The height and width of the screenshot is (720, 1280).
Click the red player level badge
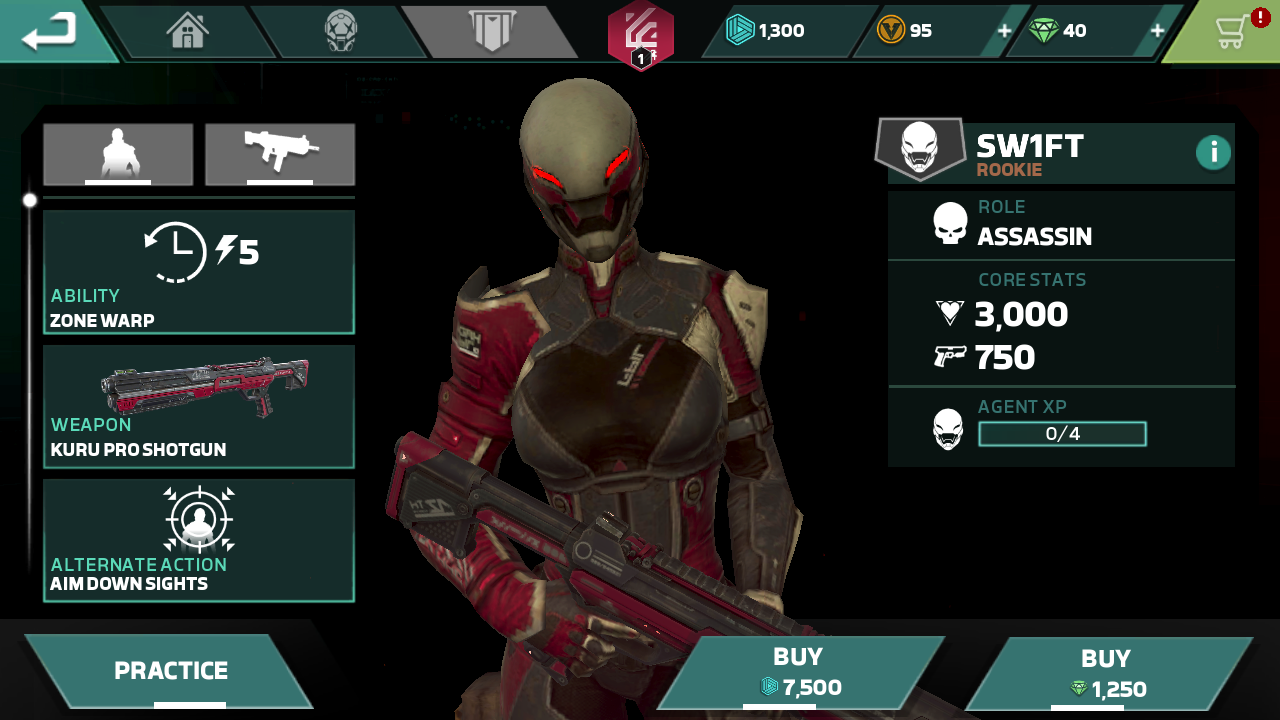tap(640, 36)
